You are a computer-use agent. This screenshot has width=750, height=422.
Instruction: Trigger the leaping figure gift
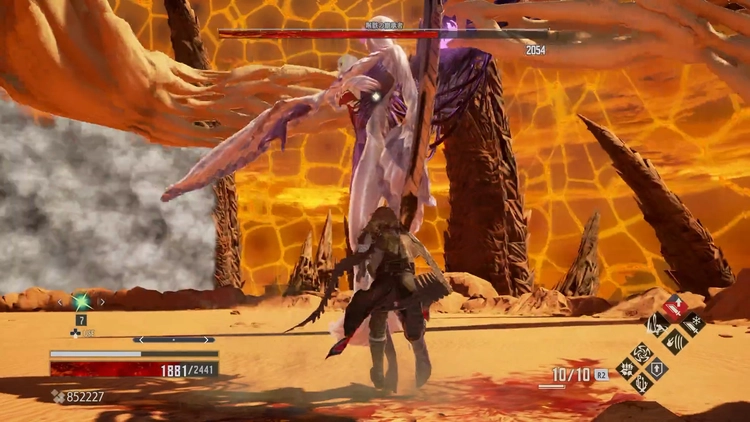(x=658, y=323)
